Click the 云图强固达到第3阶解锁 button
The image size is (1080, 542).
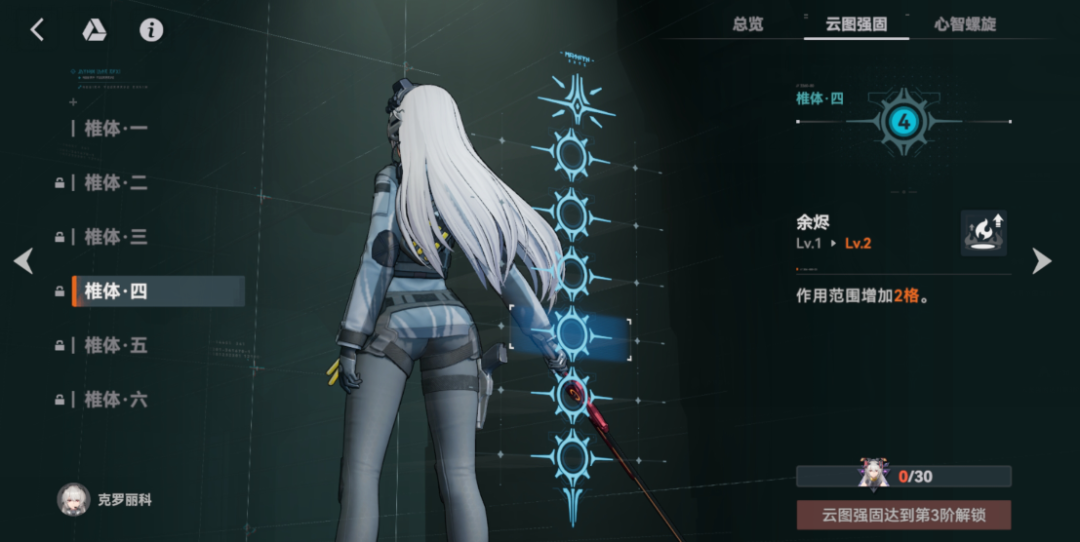(x=903, y=515)
